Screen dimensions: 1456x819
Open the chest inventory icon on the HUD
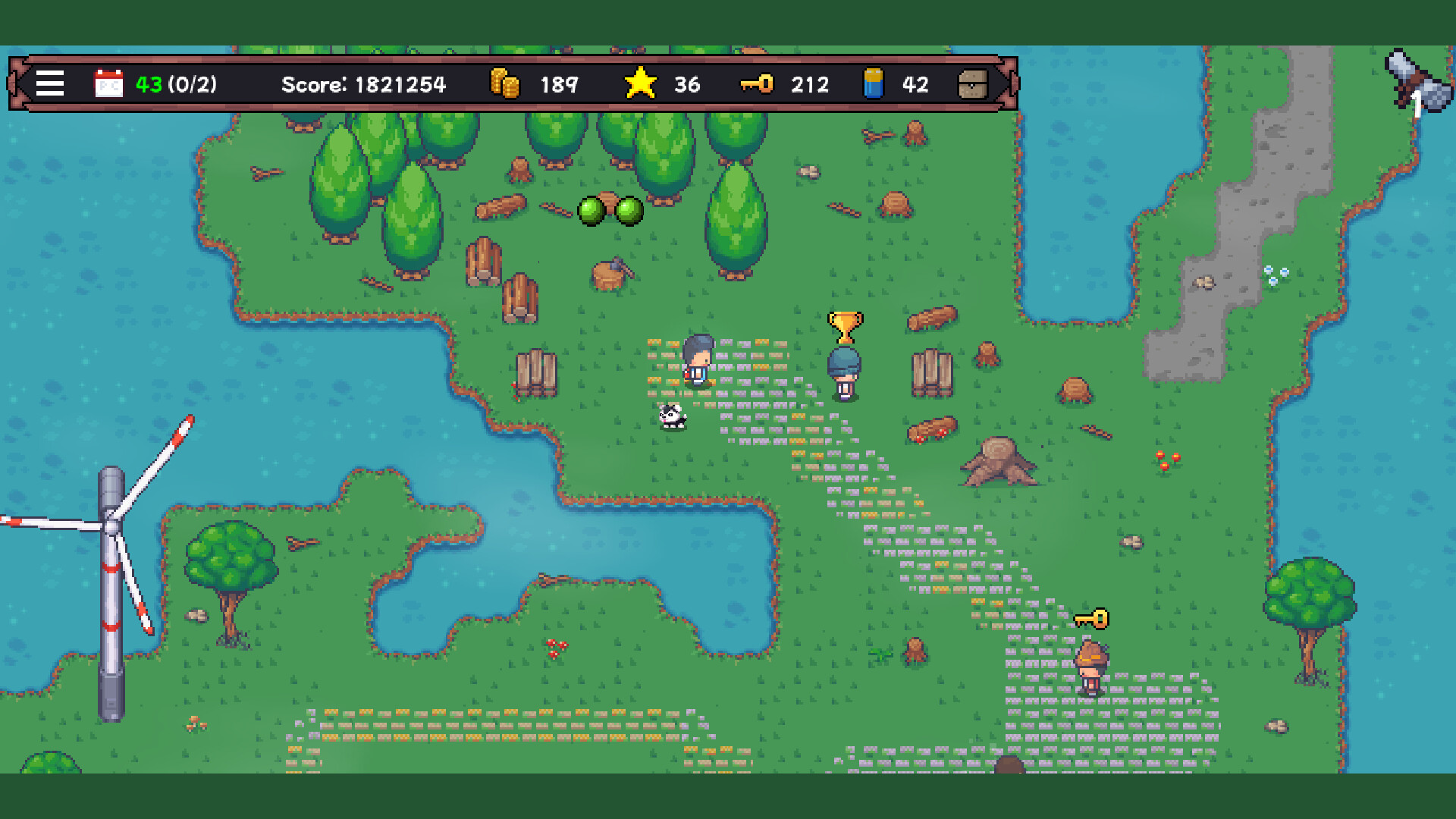(974, 84)
